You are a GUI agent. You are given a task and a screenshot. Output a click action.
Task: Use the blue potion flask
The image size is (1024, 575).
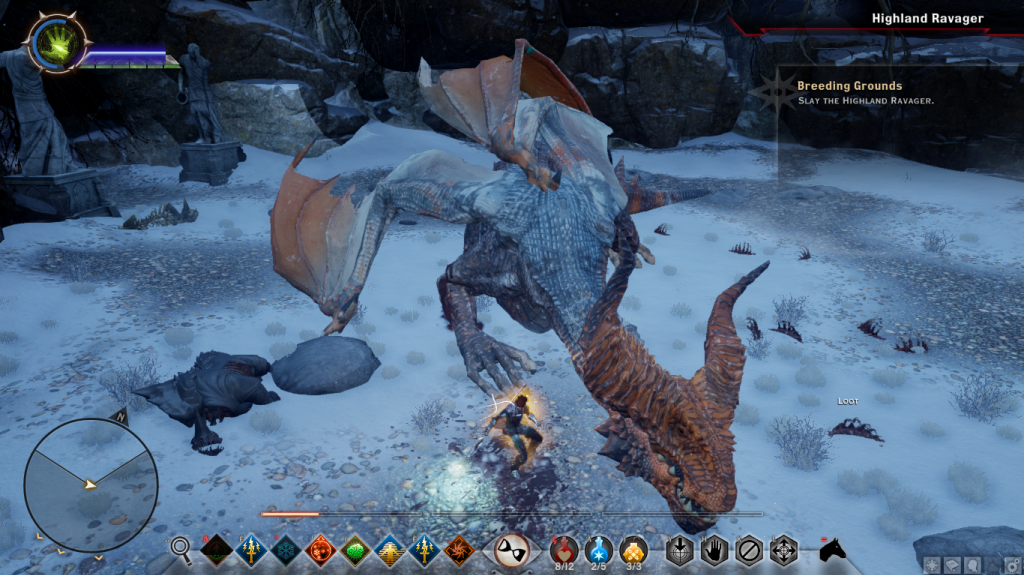tap(599, 548)
